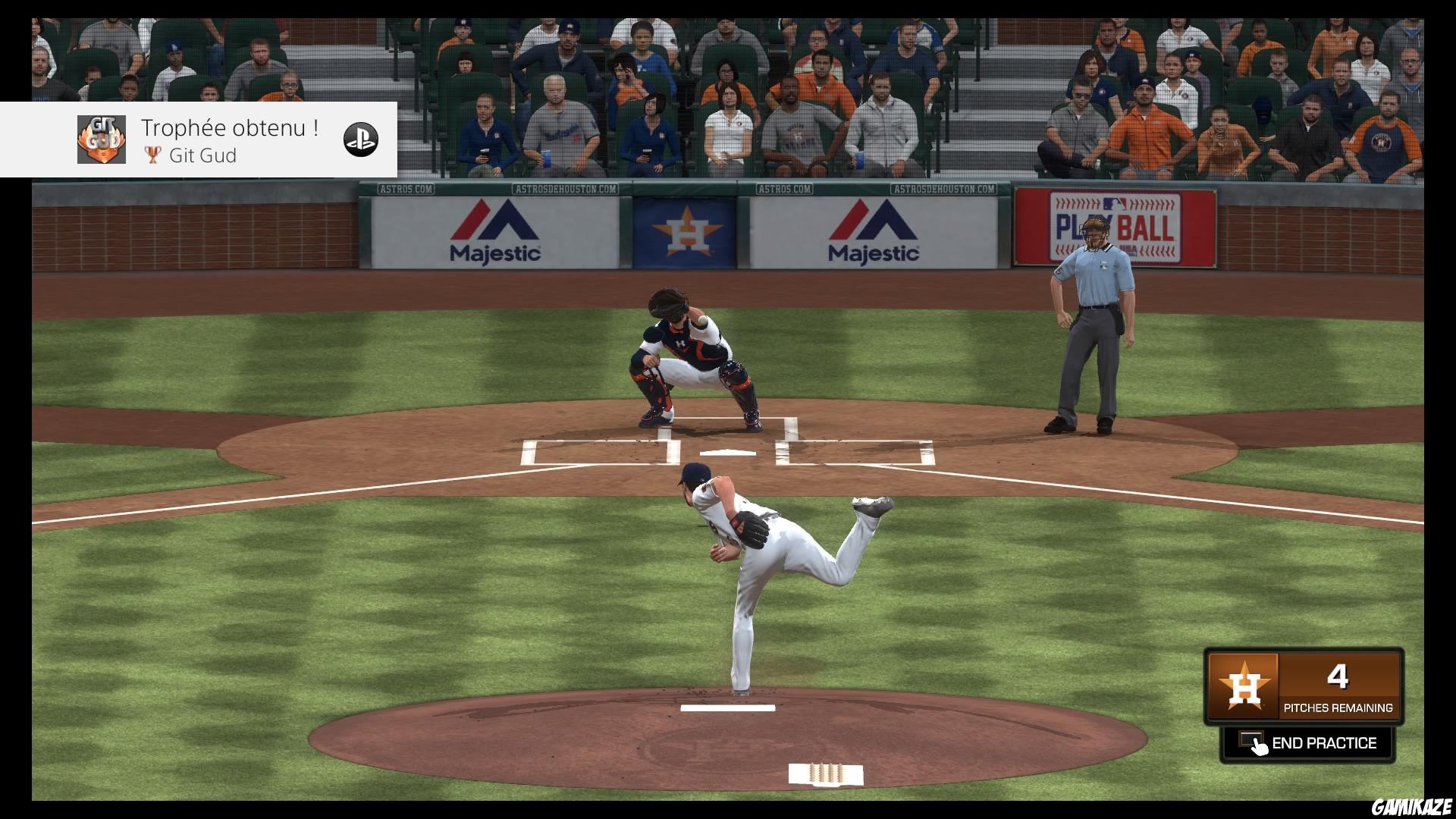Click the Majestic logo on the right wall banner
This screenshot has width=1456, height=819.
874,231
